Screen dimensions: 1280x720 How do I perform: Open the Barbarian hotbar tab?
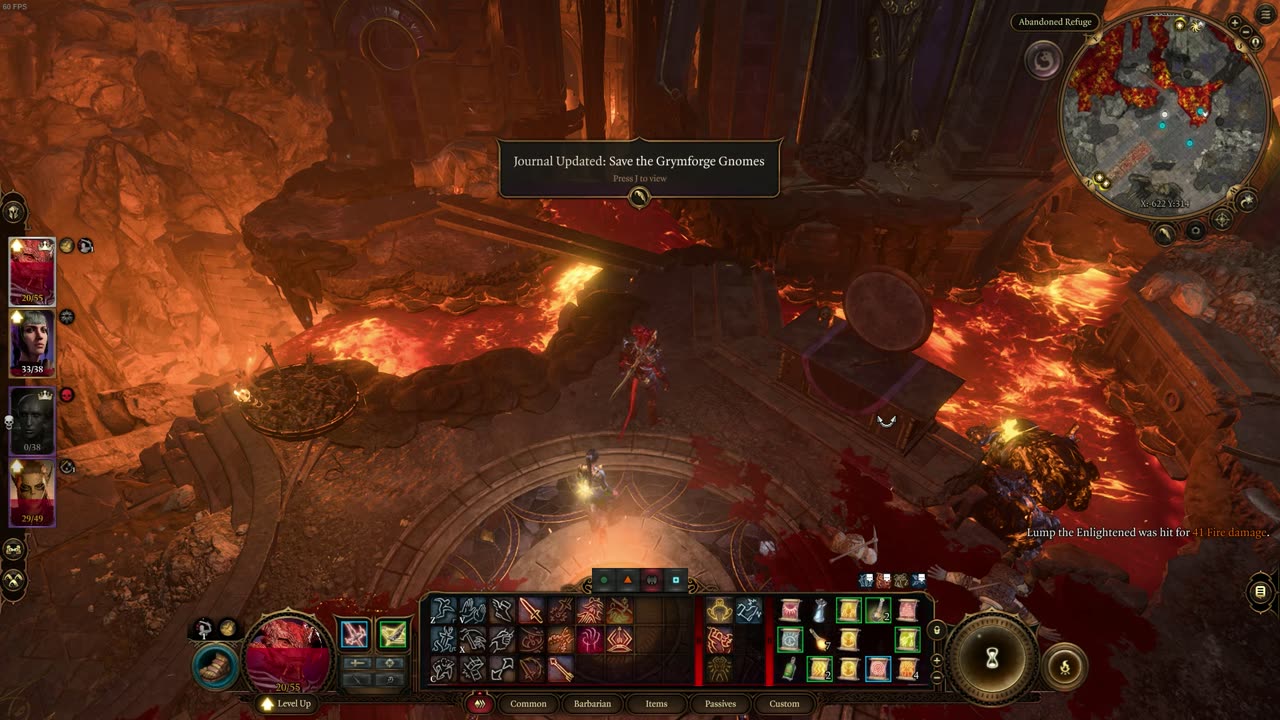pyautogui.click(x=592, y=704)
